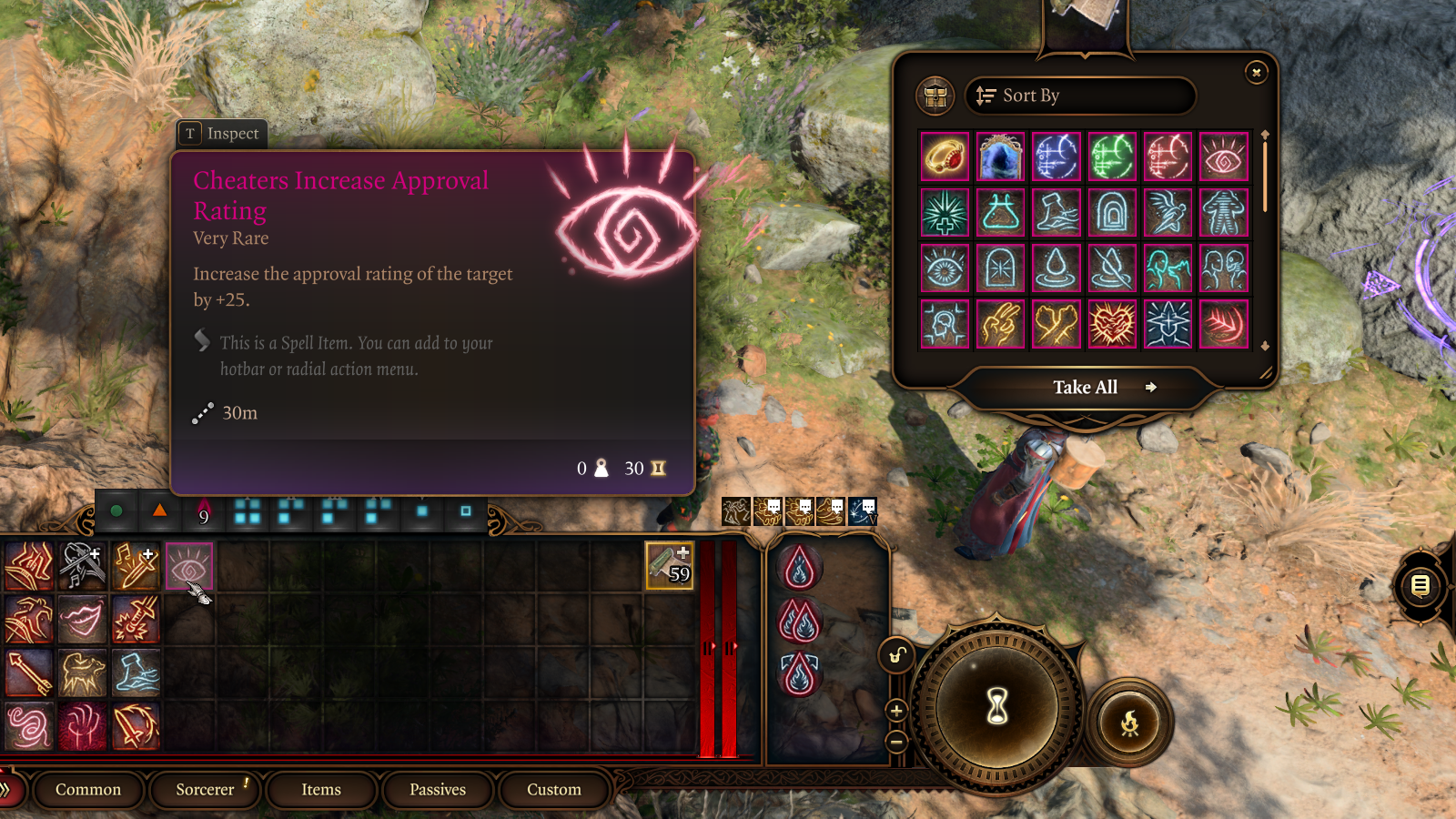
Task: Take all items from the container
Action: click(1086, 388)
